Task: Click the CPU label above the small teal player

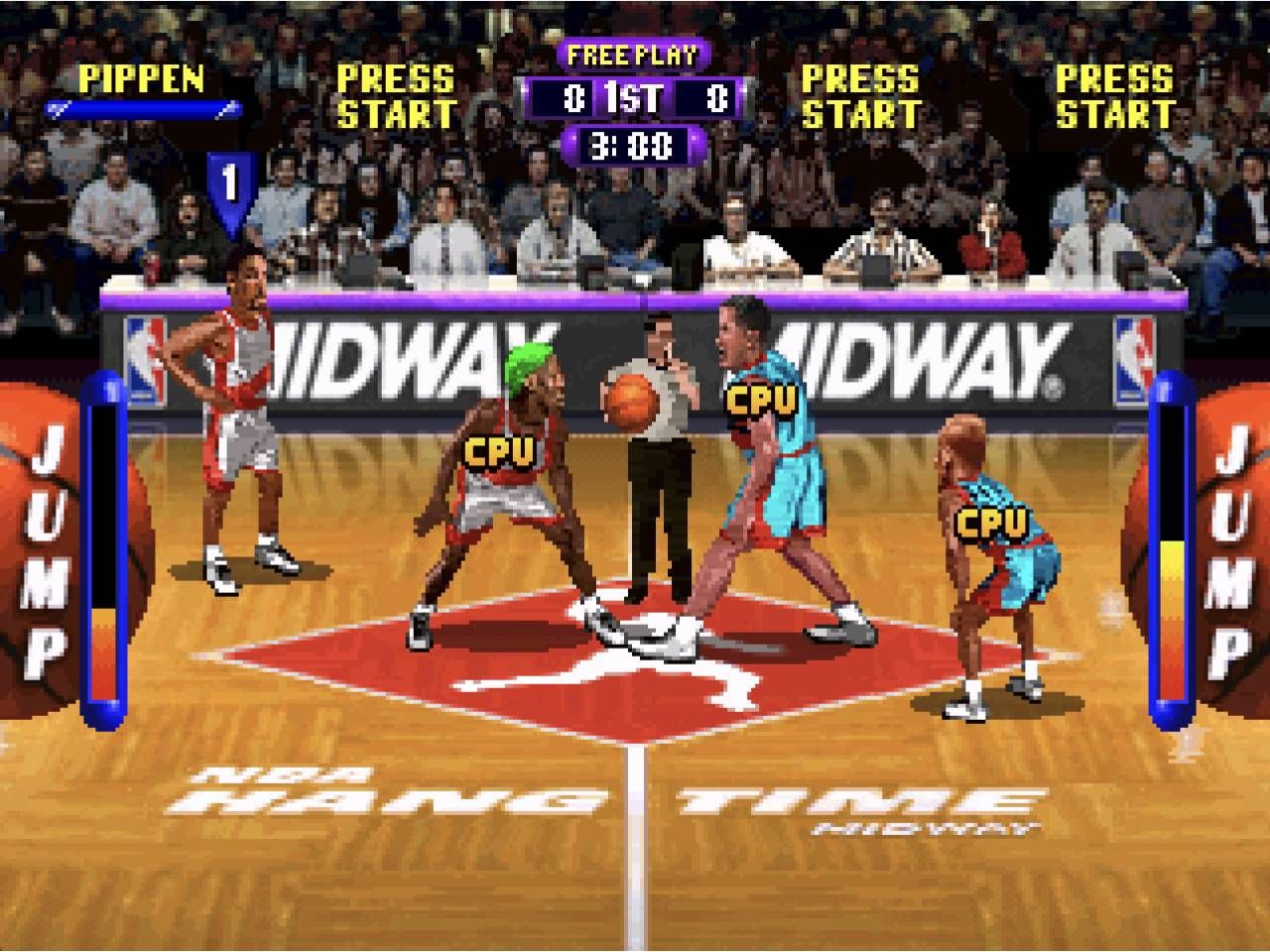Action: [992, 521]
